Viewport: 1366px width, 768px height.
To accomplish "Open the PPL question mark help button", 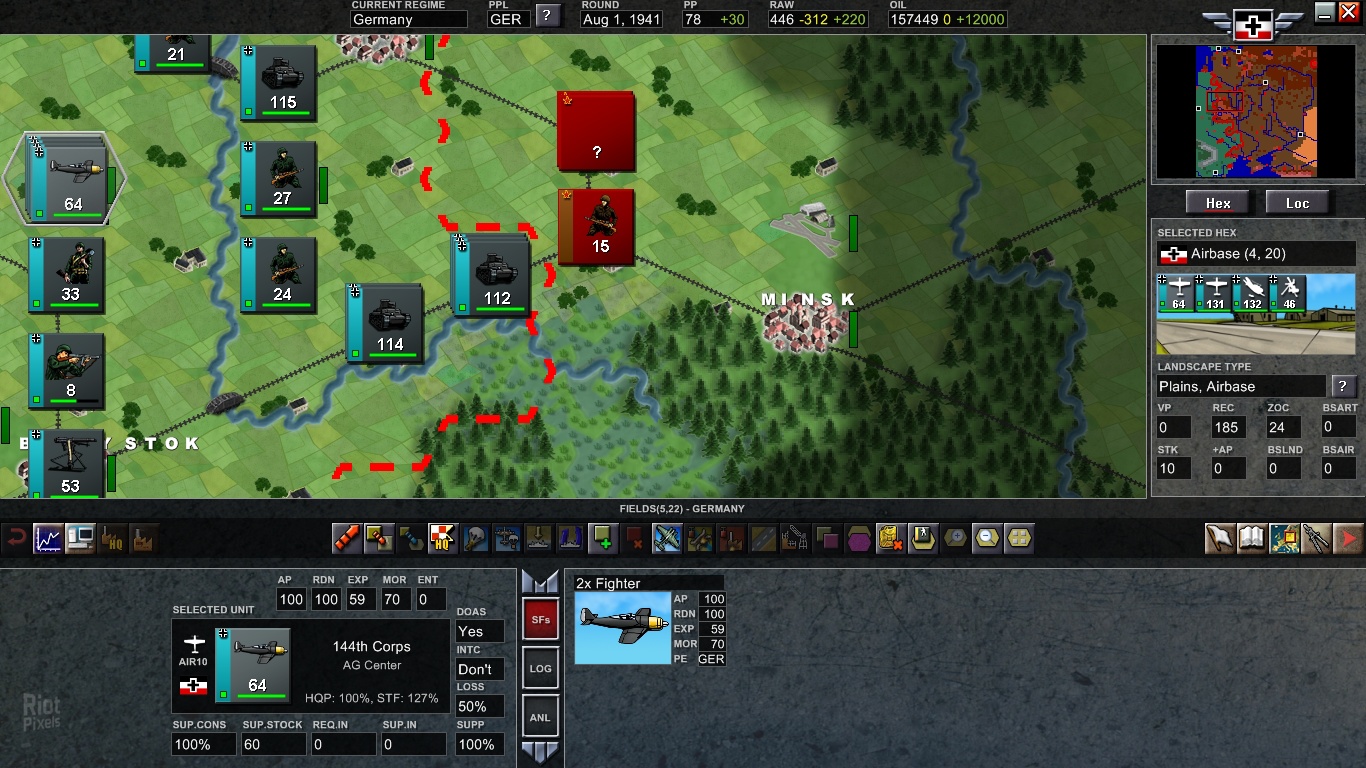I will coord(547,15).
